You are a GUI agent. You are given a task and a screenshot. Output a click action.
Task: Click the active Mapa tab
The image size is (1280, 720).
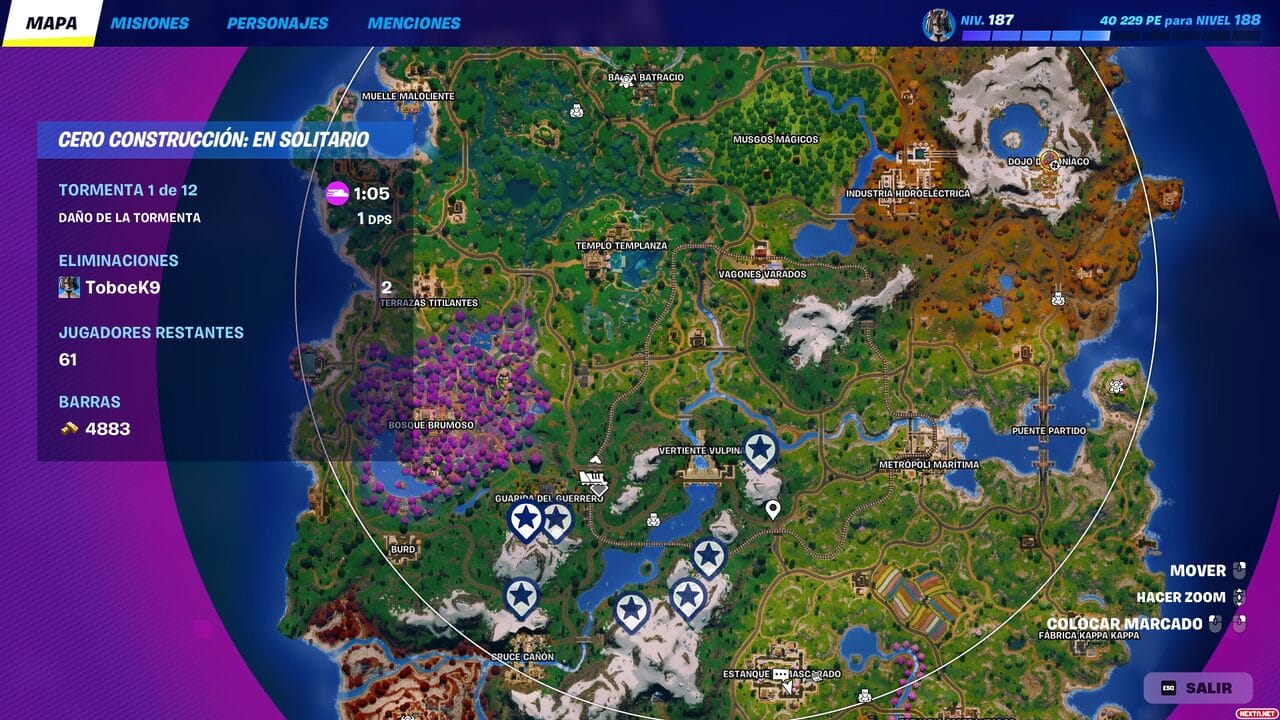(51, 23)
